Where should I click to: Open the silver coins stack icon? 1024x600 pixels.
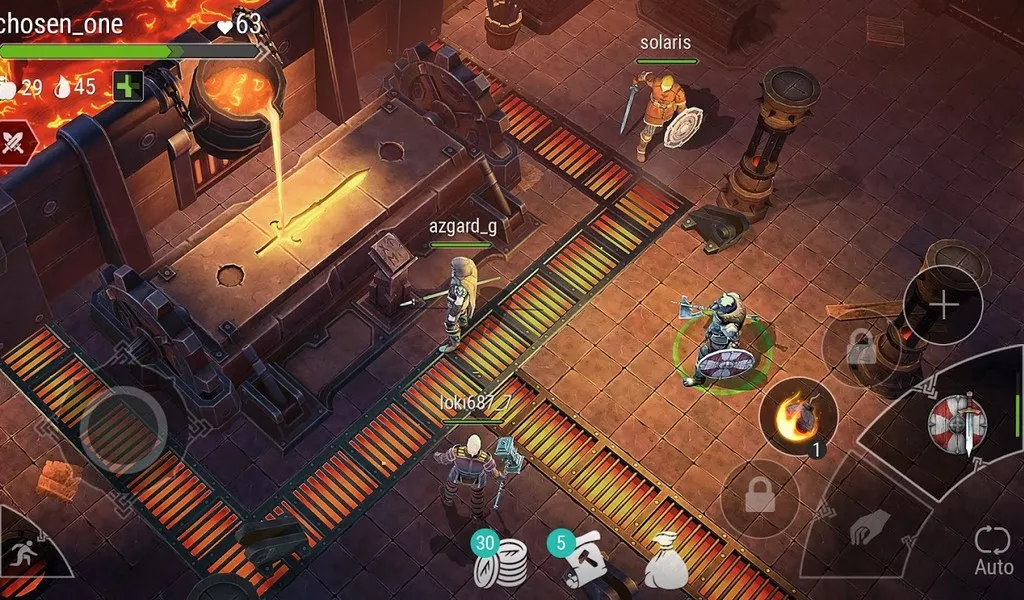coord(503,561)
